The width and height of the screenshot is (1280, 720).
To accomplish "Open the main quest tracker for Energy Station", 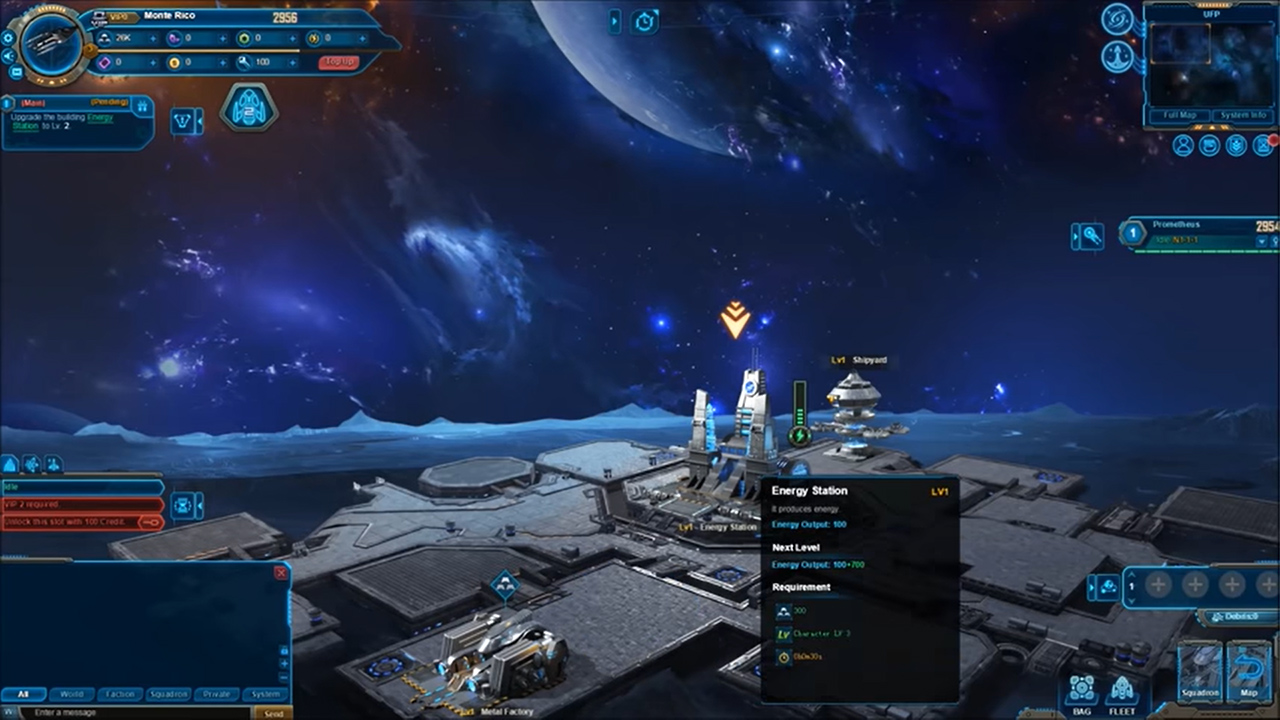I will [77, 122].
